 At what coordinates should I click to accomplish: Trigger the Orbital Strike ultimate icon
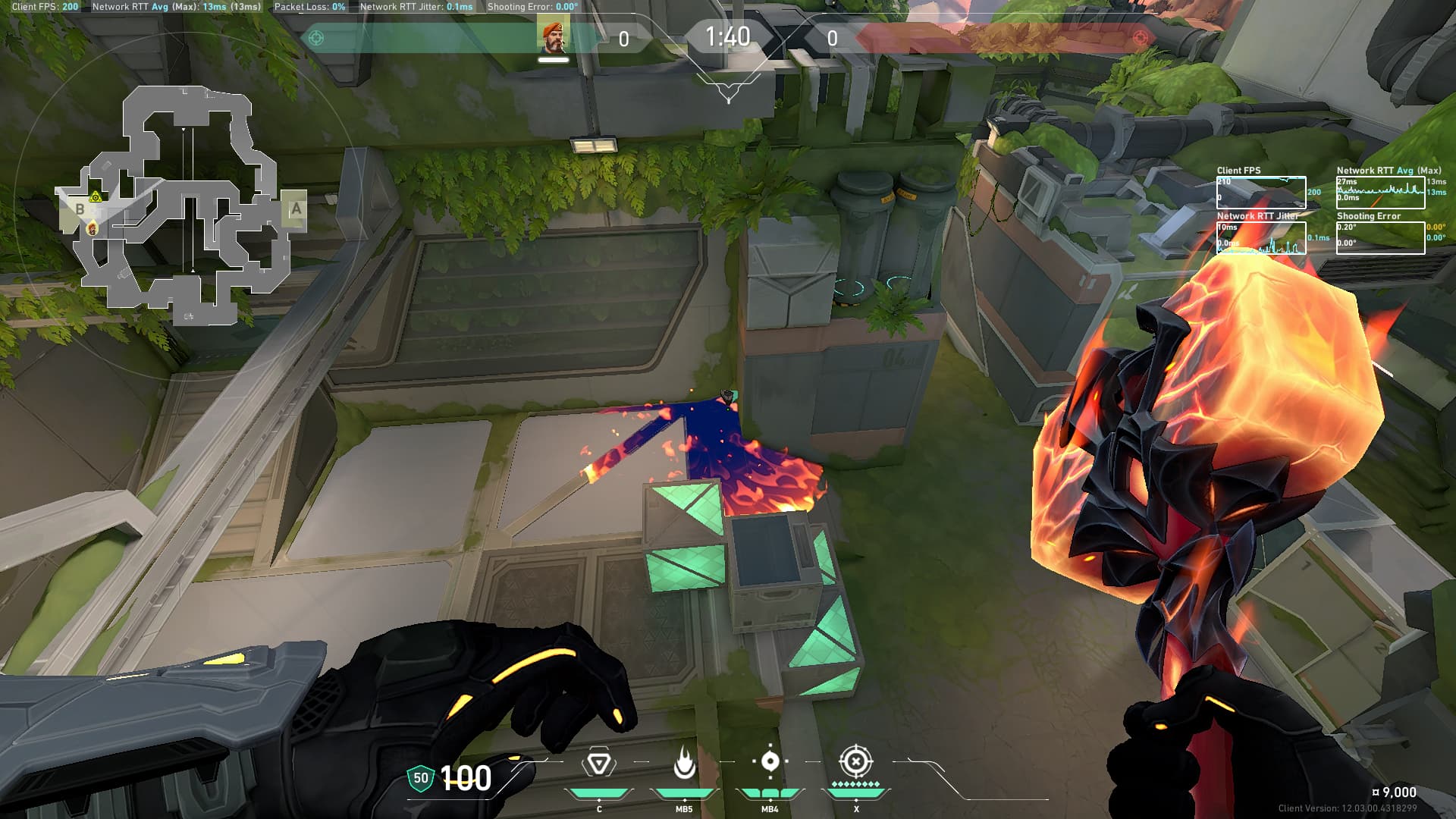[856, 761]
